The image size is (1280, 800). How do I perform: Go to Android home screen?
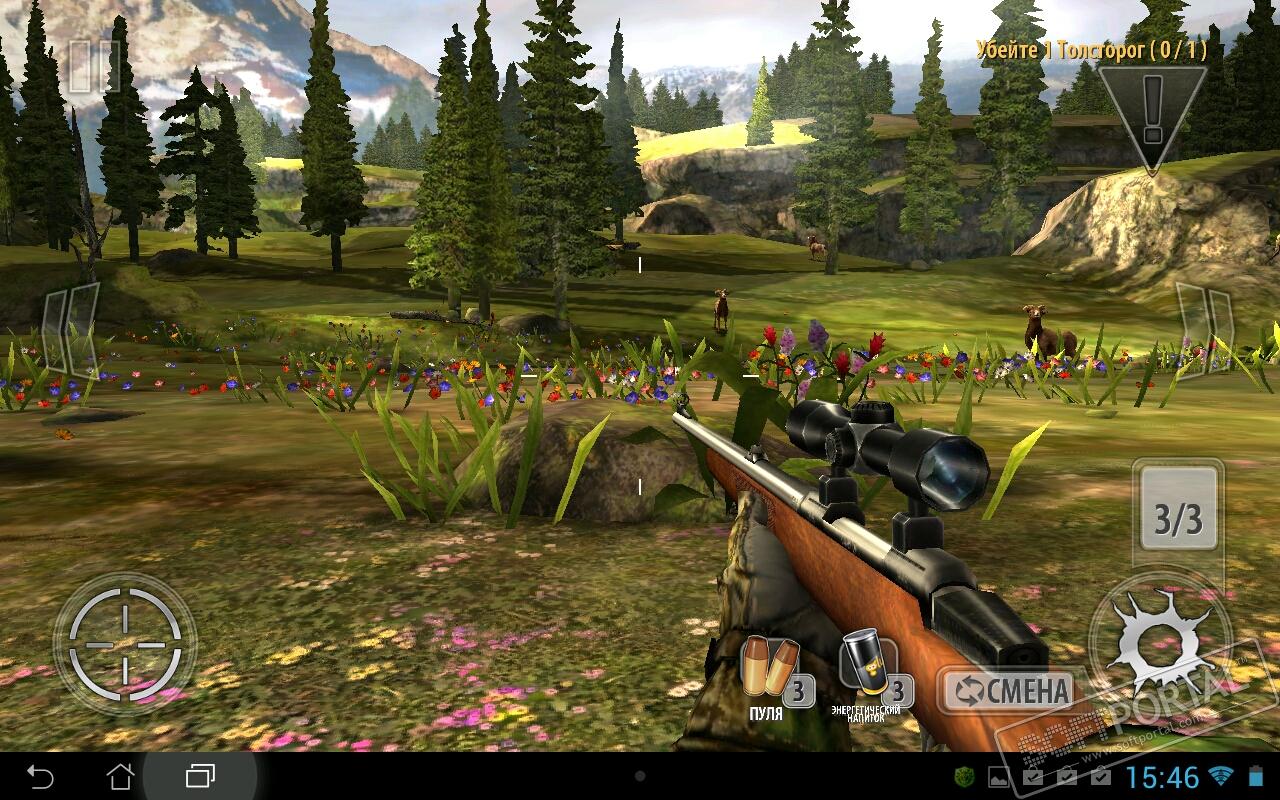(x=120, y=776)
